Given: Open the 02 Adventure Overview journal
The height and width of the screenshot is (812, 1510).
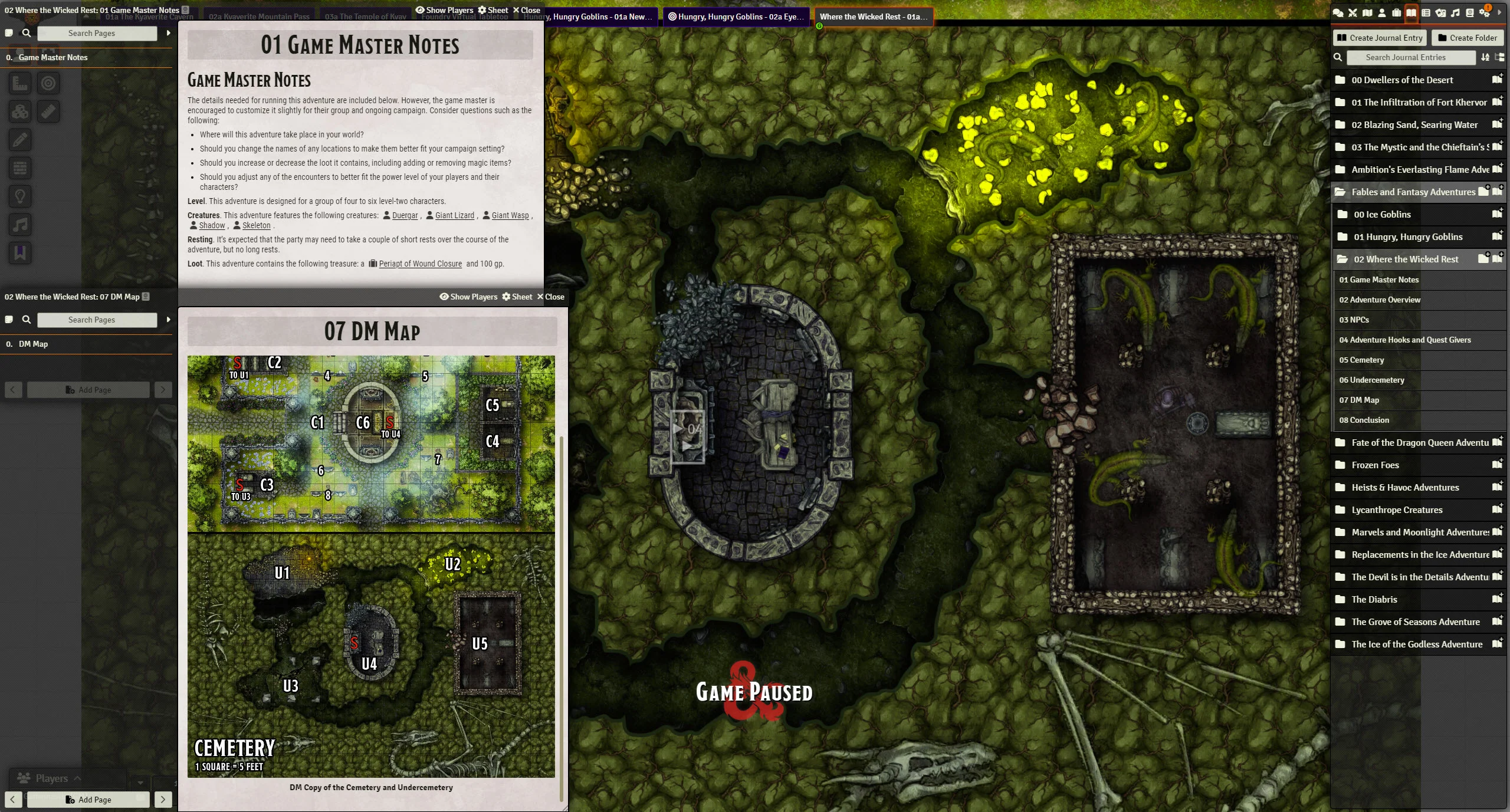Looking at the screenshot, I should coord(1380,300).
